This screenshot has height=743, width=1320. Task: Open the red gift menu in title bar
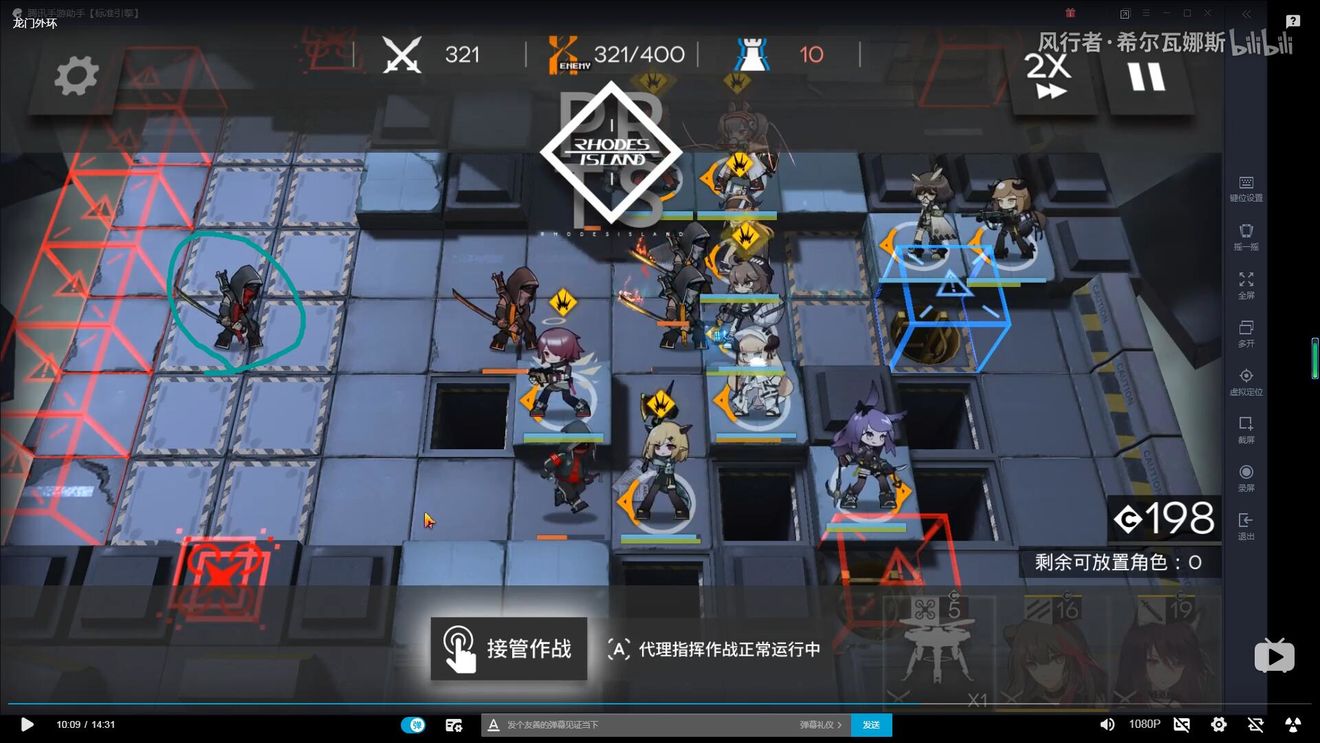[x=1069, y=13]
